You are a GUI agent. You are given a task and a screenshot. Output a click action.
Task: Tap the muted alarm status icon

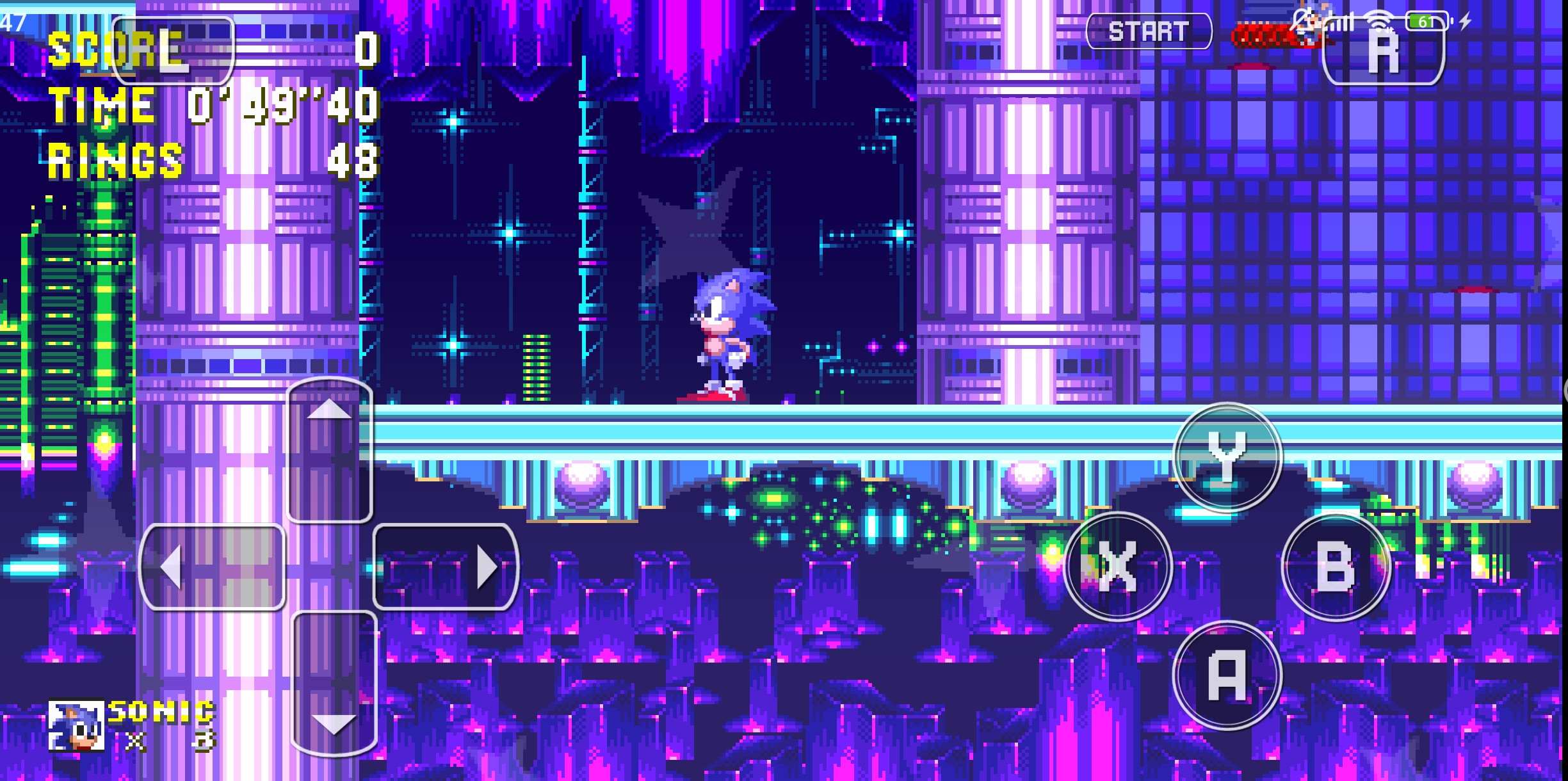[x=1300, y=19]
